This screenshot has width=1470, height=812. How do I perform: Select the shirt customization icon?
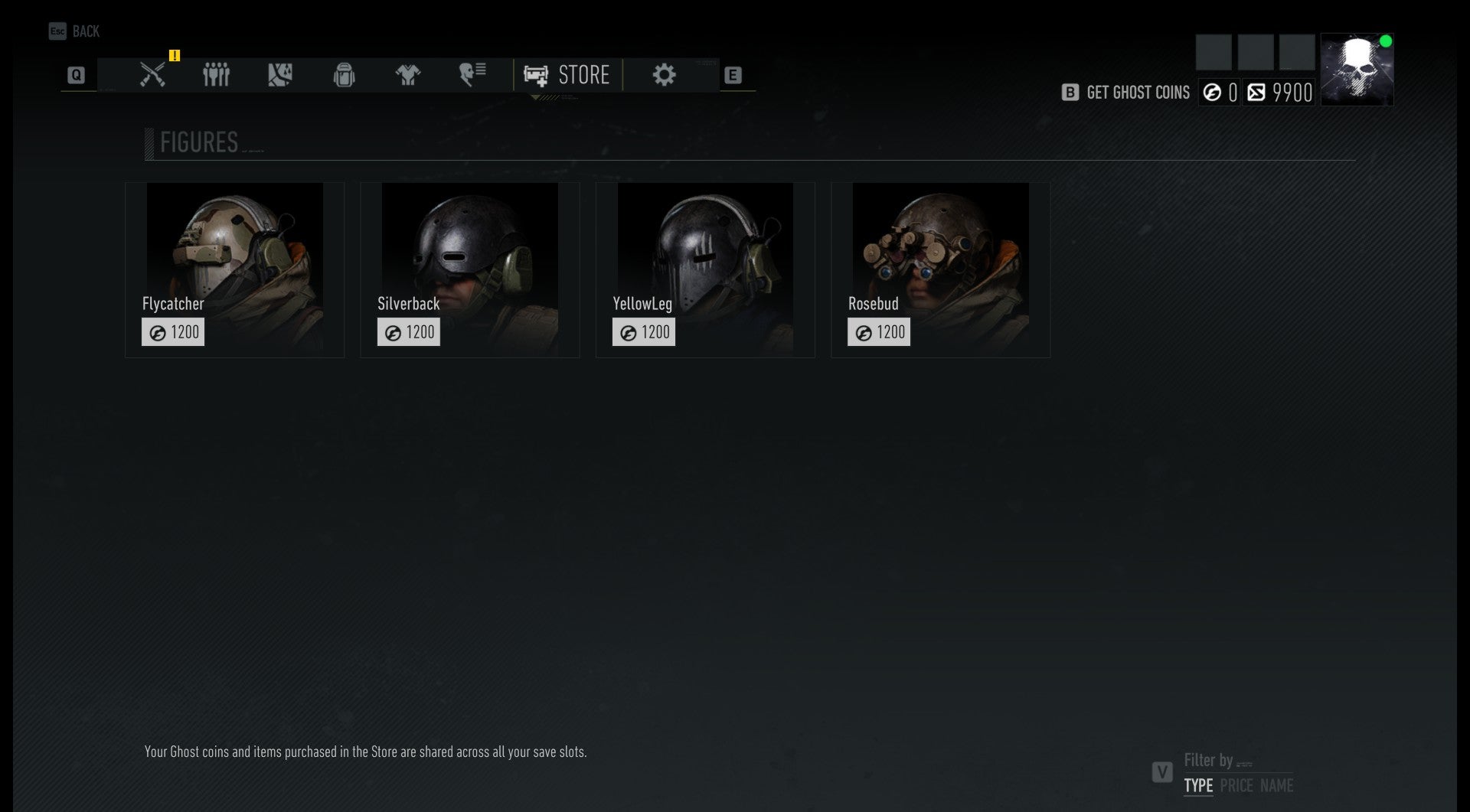click(409, 73)
